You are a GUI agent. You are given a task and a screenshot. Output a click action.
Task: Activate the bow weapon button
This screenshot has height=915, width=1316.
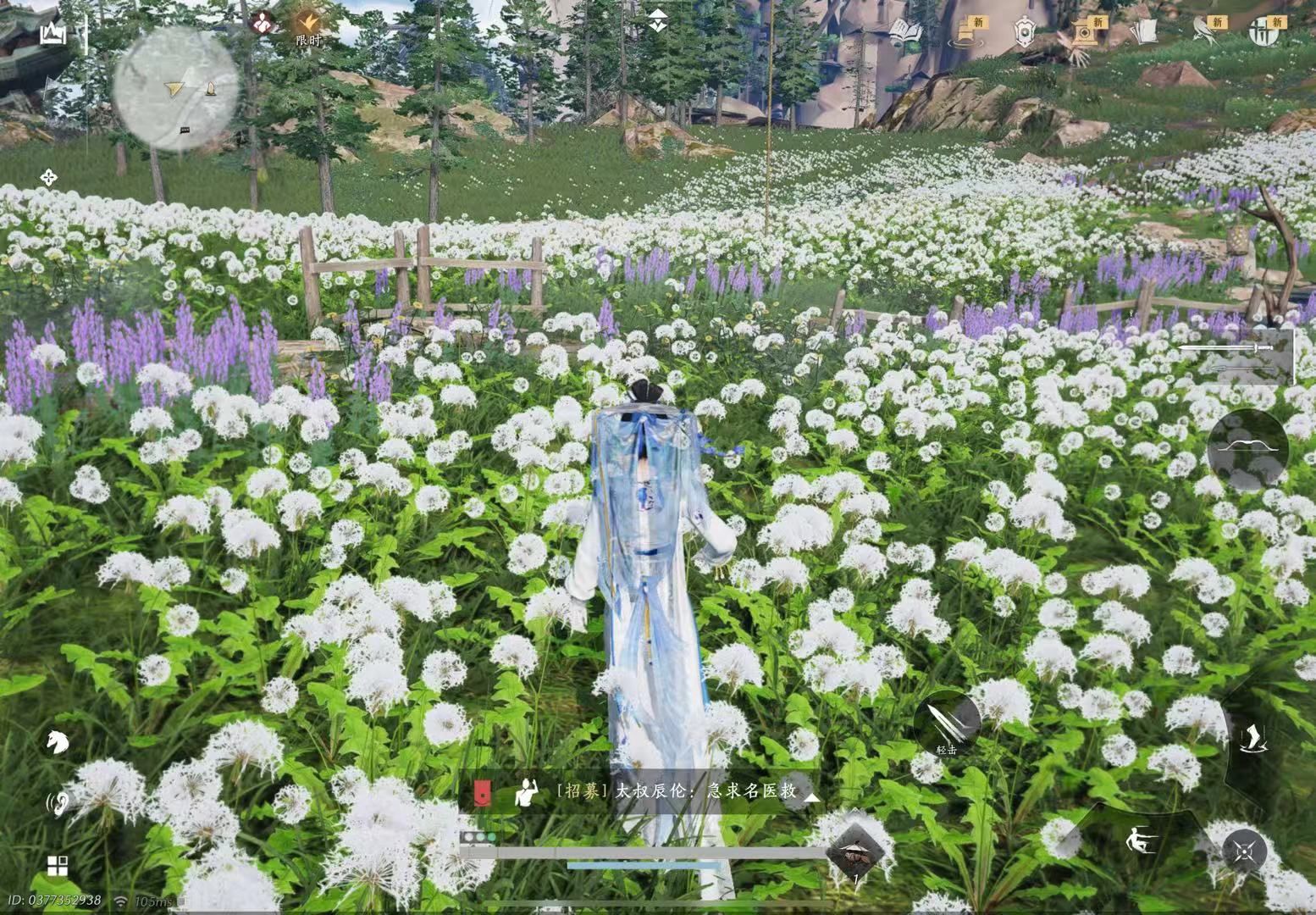(1247, 451)
